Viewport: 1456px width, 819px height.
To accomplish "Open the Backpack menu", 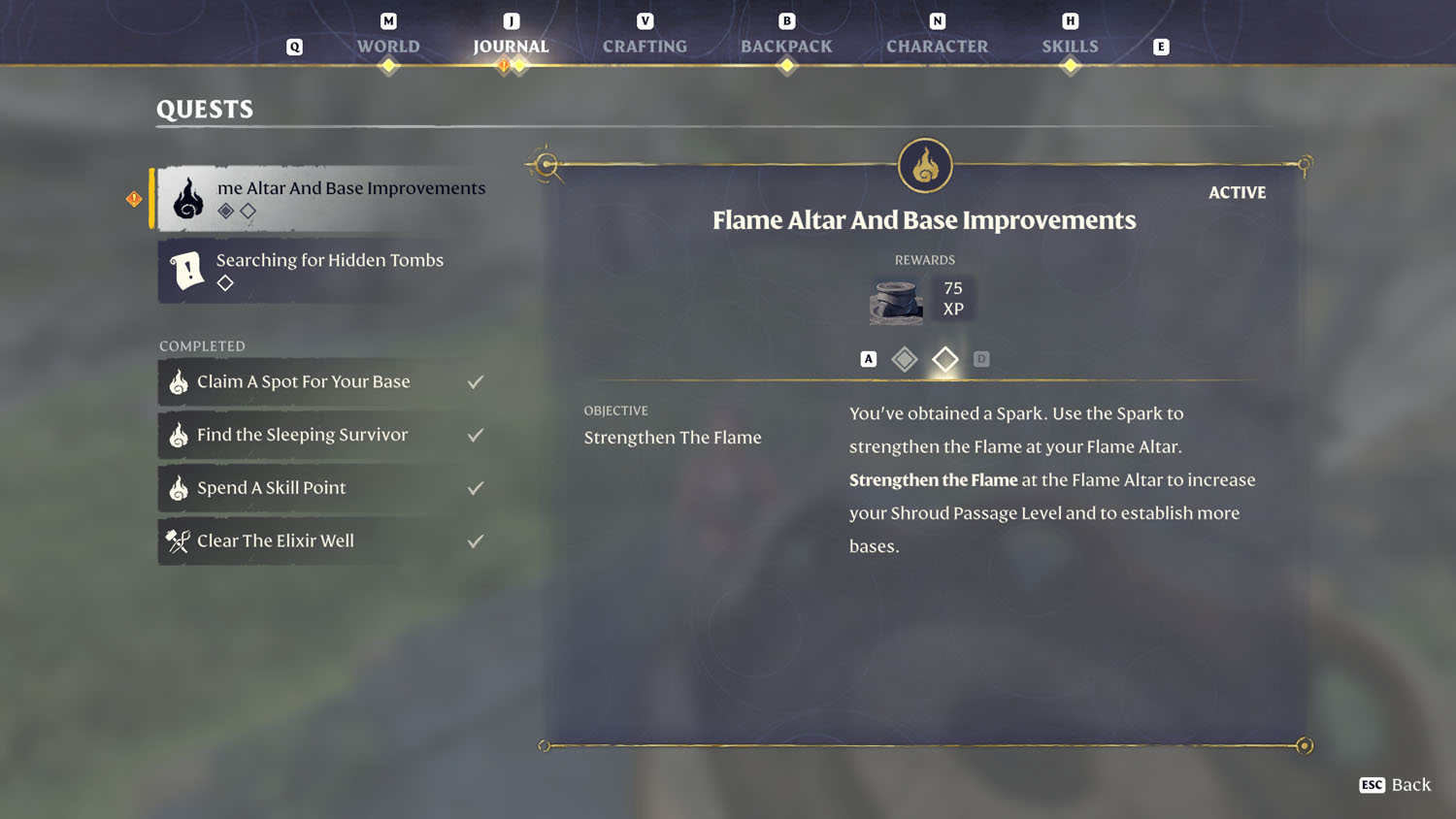I will 786,46.
